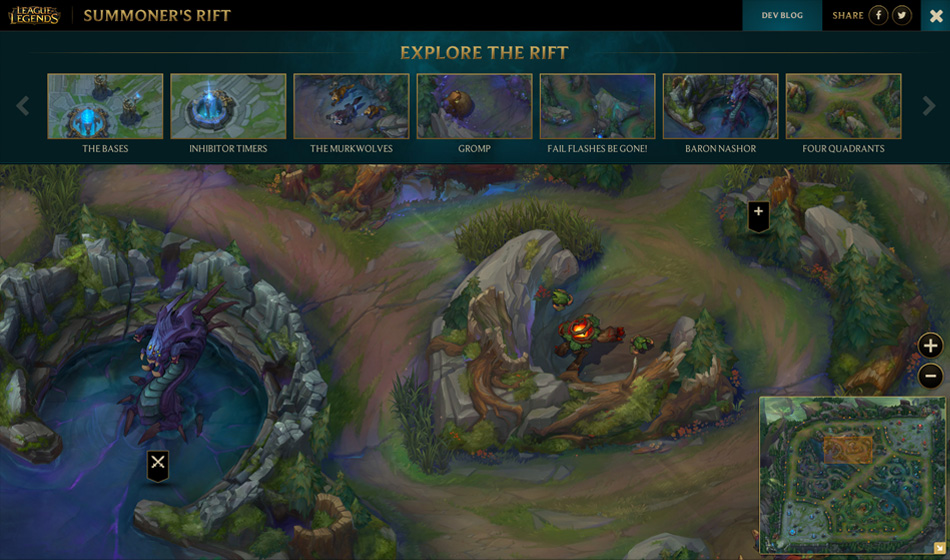Share on Facebook

(x=878, y=15)
